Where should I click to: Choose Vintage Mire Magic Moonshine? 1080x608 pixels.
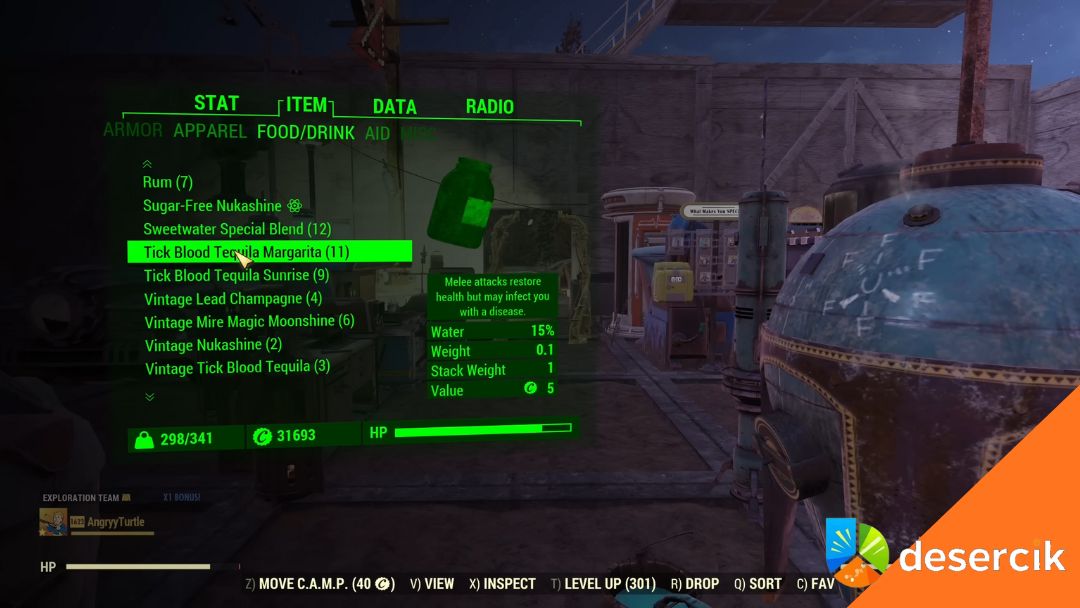(x=249, y=322)
